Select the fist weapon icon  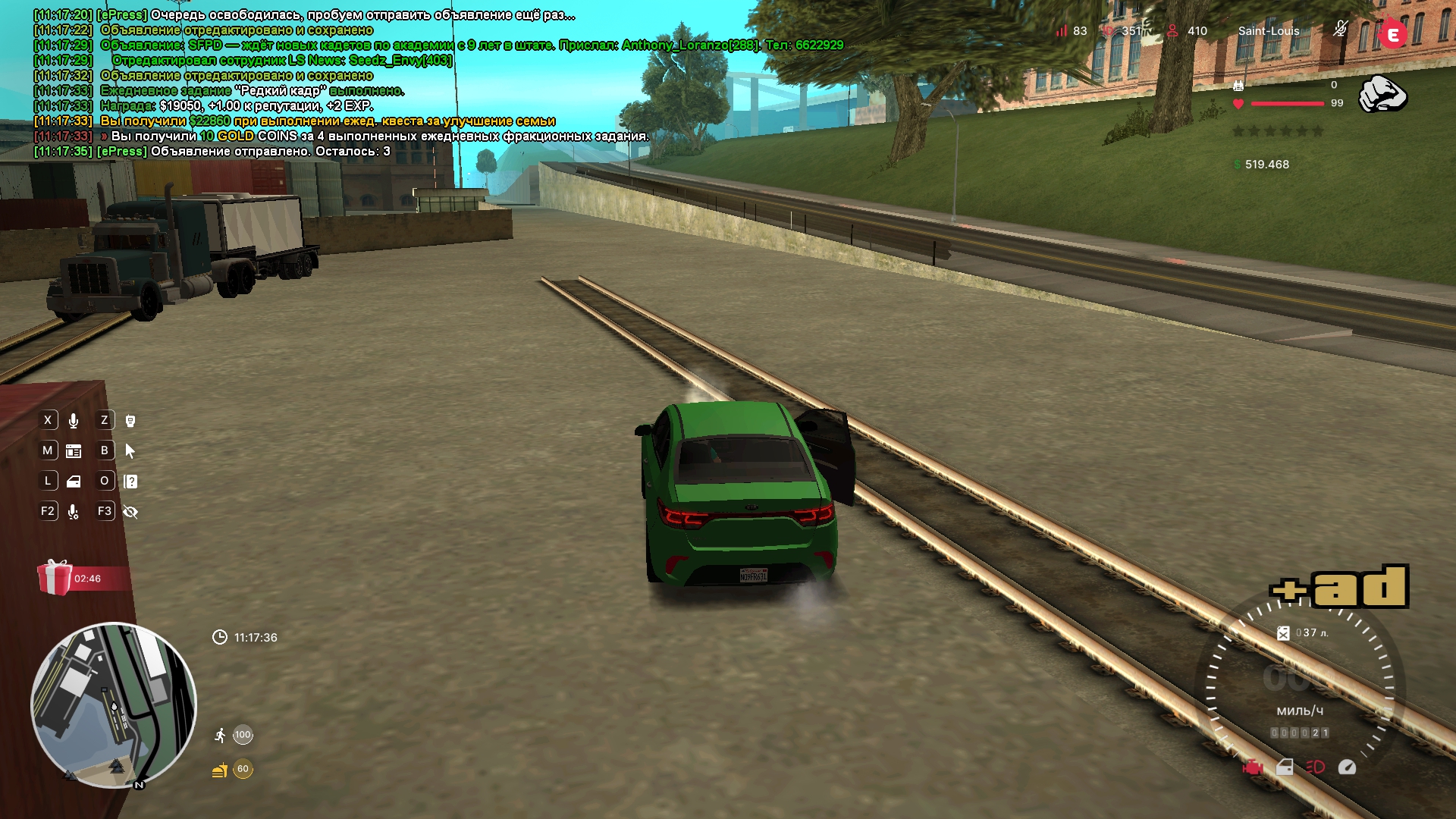click(1382, 94)
